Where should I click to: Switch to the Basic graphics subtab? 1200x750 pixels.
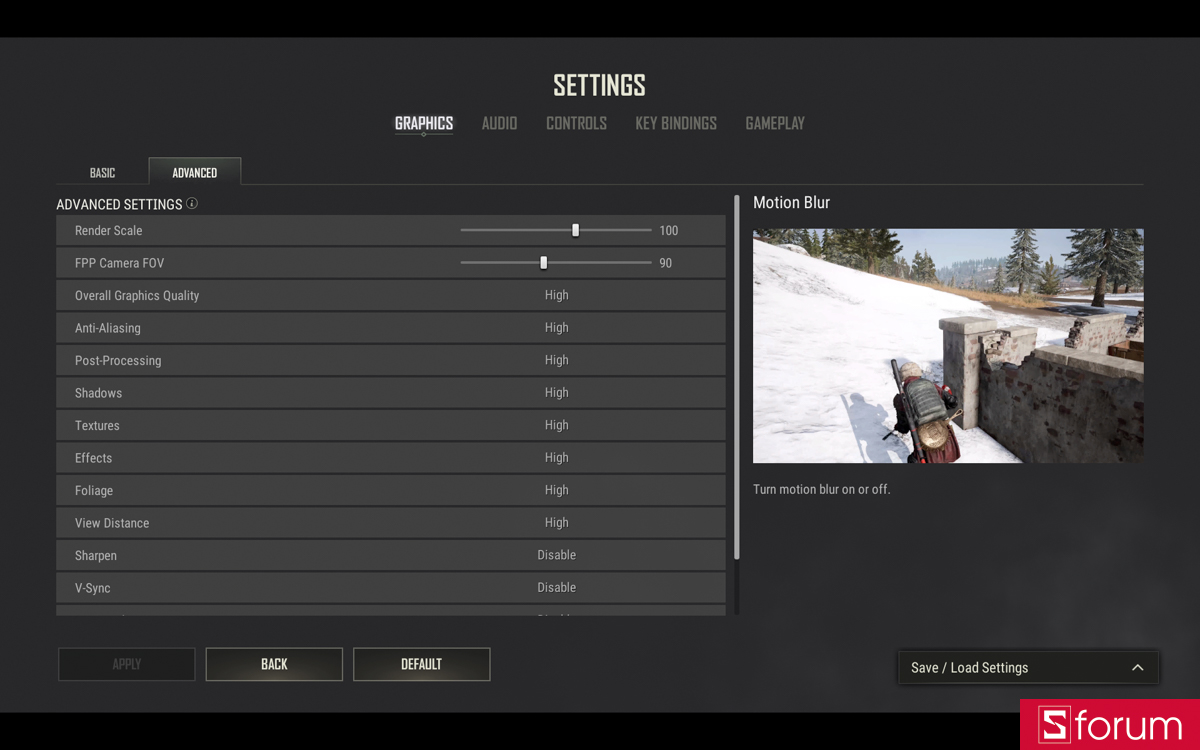pos(102,173)
